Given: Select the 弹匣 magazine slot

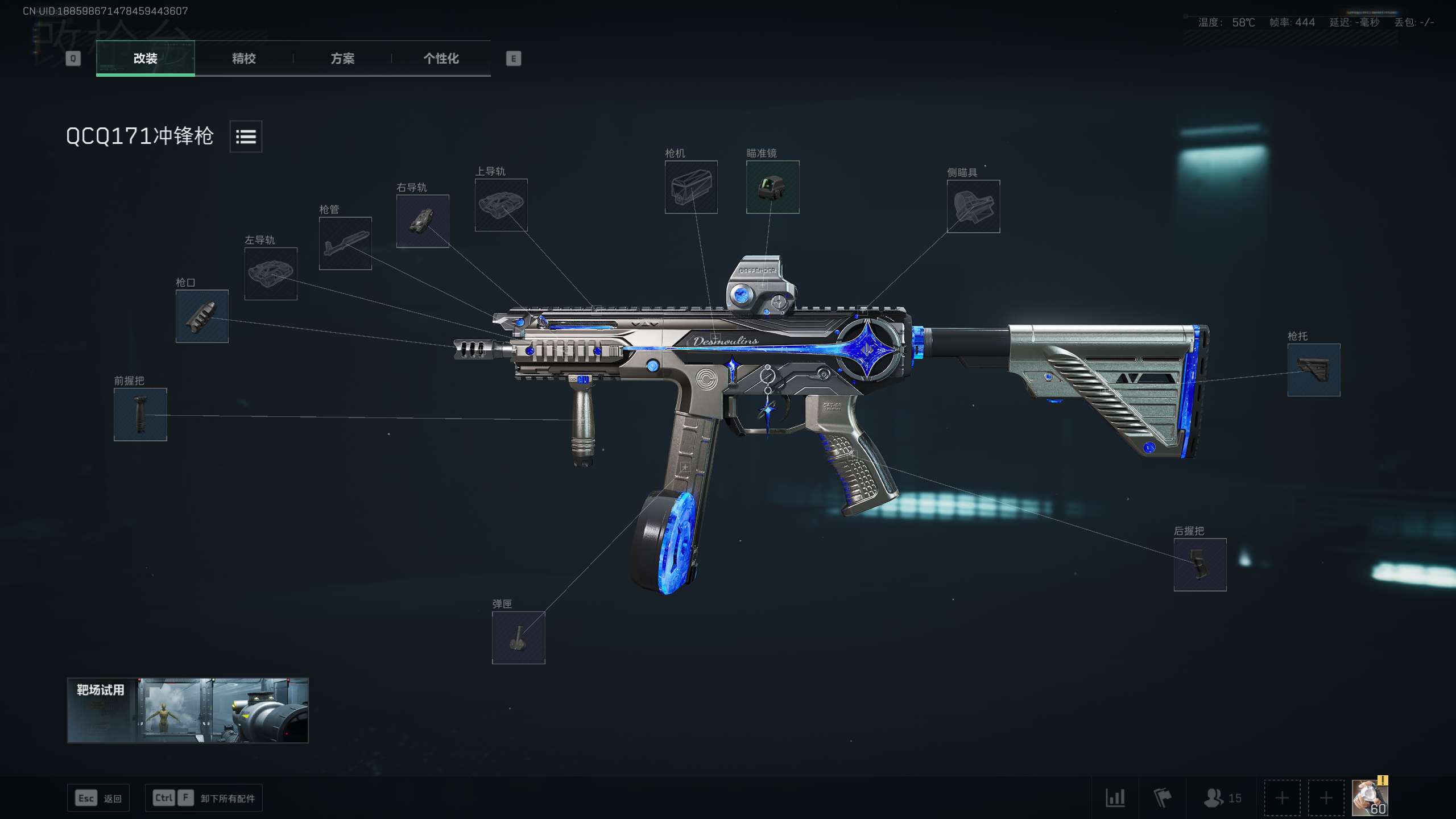Looking at the screenshot, I should click(x=518, y=638).
